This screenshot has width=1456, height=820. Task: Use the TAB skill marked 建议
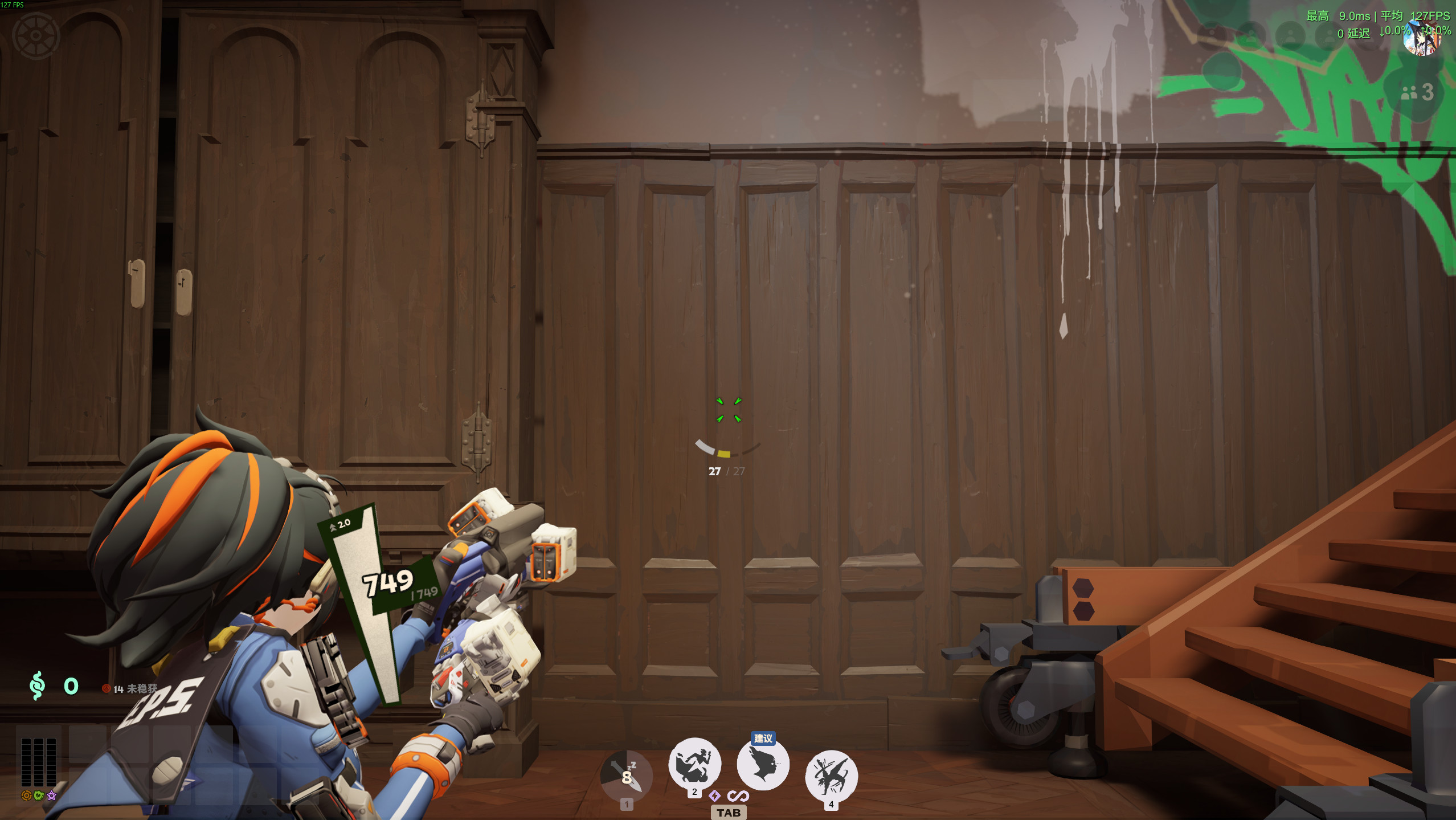(762, 766)
